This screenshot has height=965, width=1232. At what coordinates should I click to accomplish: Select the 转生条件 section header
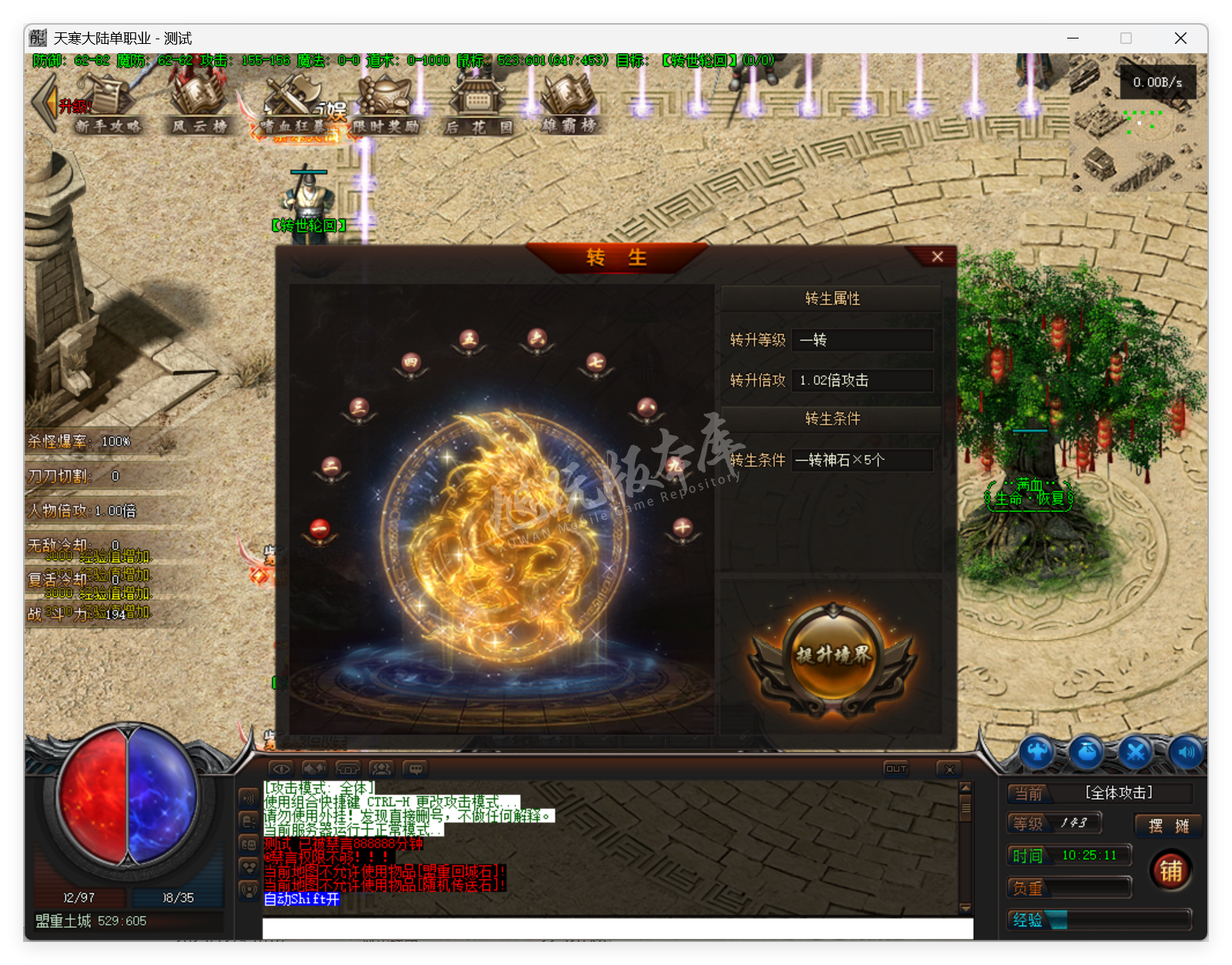833,419
